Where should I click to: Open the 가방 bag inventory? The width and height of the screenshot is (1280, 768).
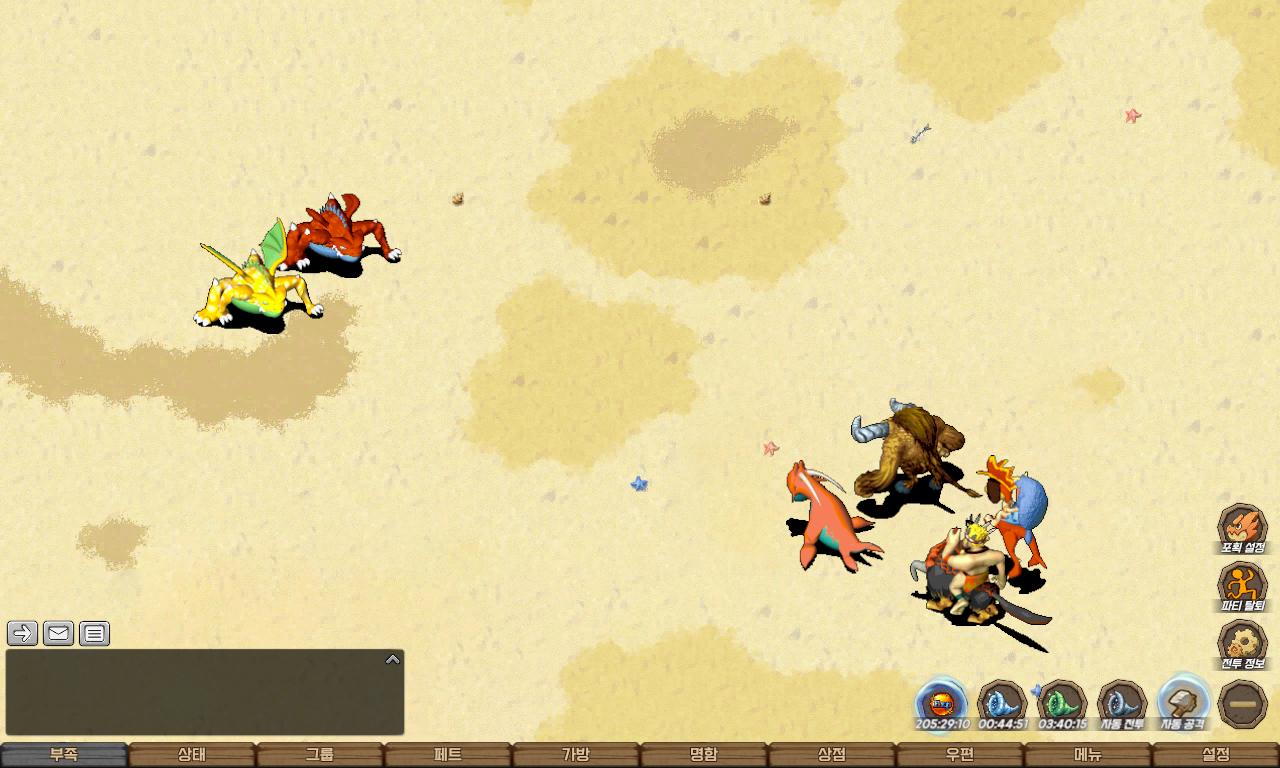(576, 755)
